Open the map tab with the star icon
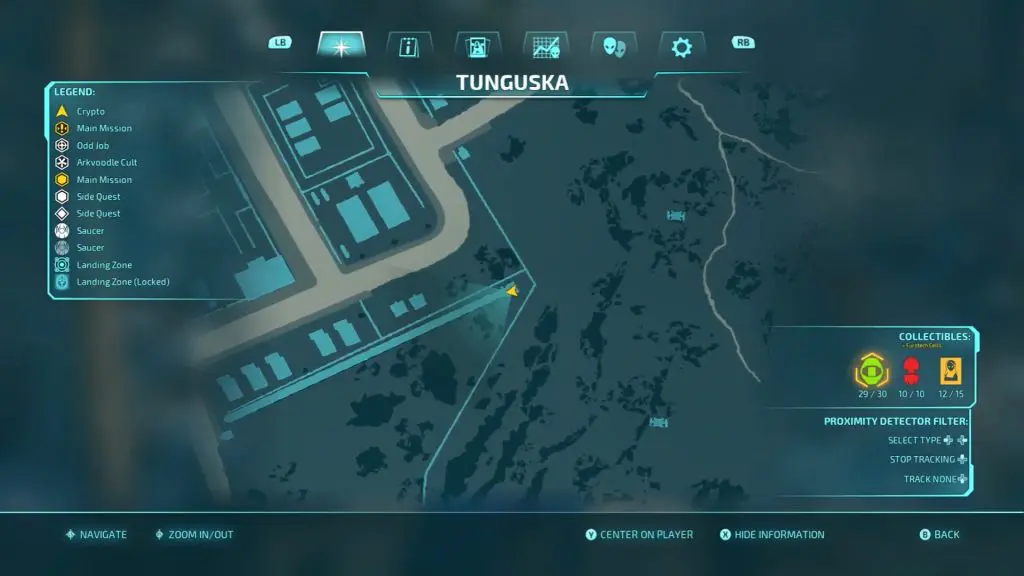The width and height of the screenshot is (1024, 576). point(341,46)
